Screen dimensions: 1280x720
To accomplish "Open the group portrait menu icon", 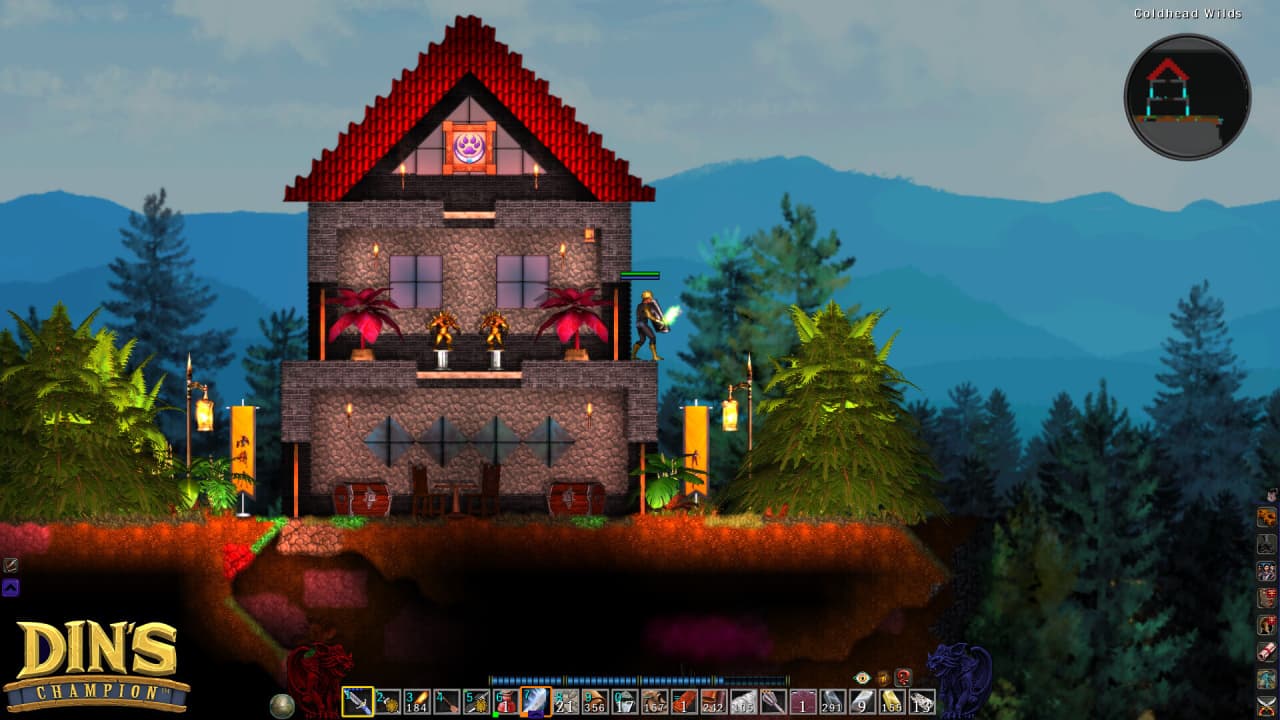I will click(1267, 571).
